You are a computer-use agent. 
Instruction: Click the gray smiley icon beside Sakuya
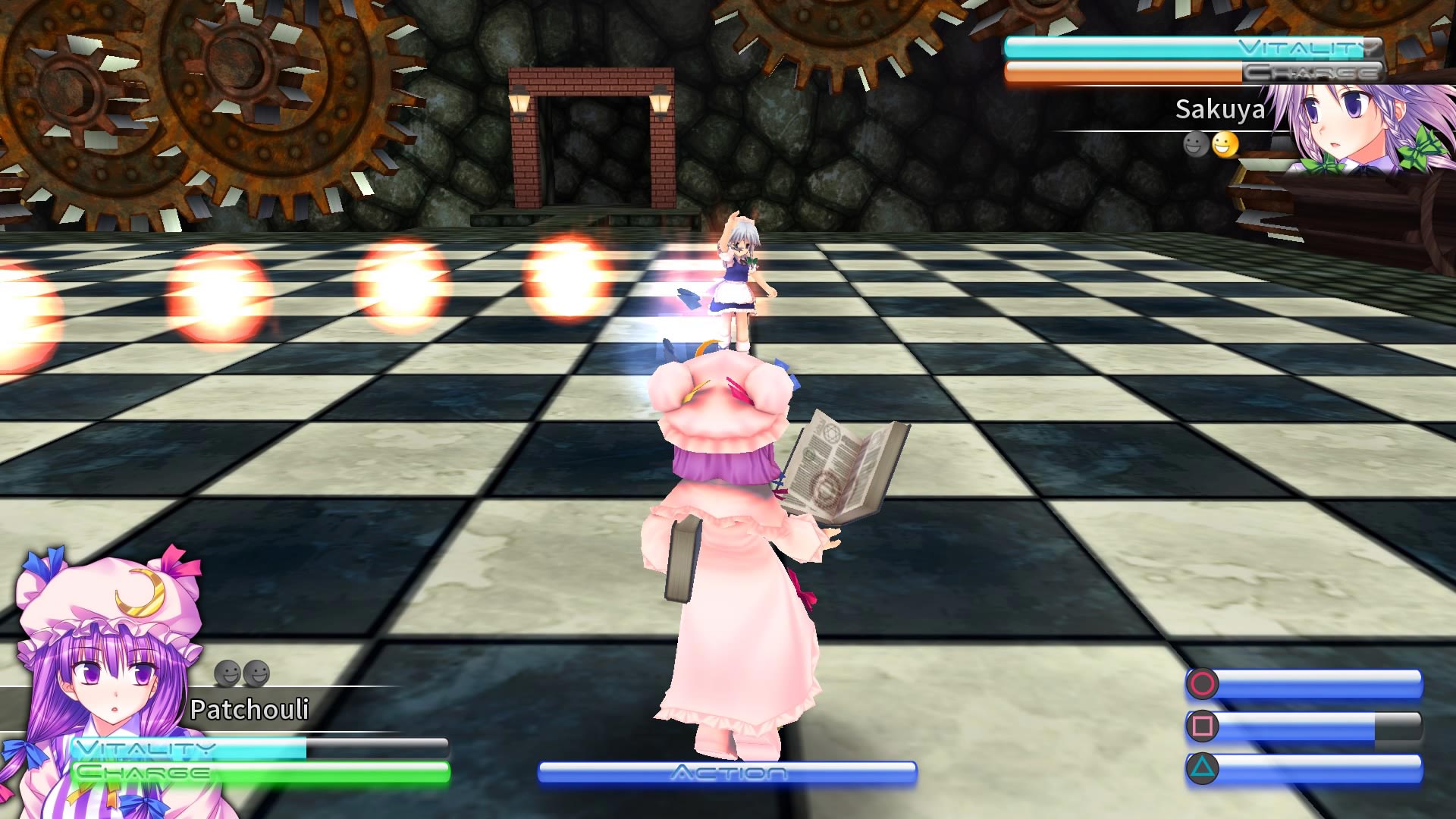point(1196,145)
